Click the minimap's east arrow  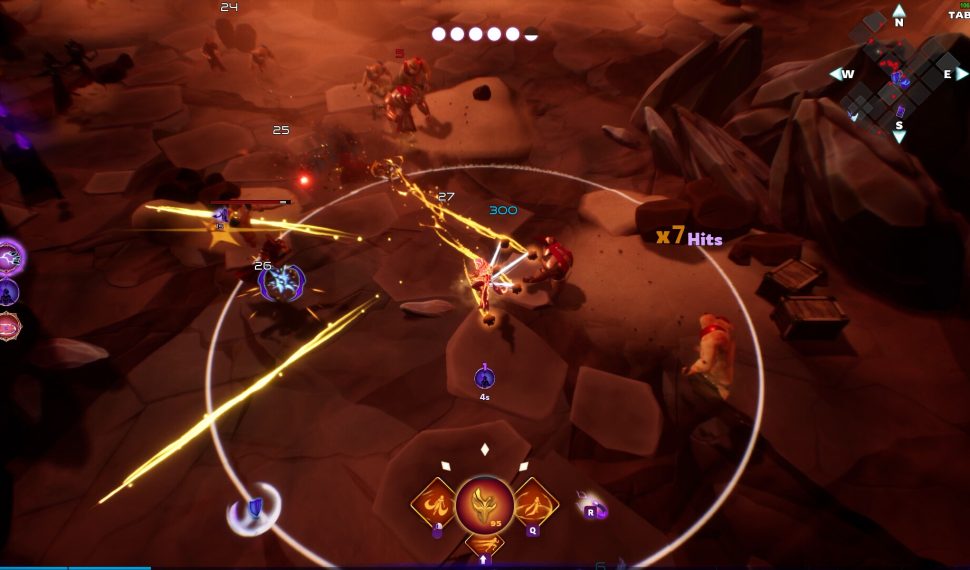click(961, 74)
